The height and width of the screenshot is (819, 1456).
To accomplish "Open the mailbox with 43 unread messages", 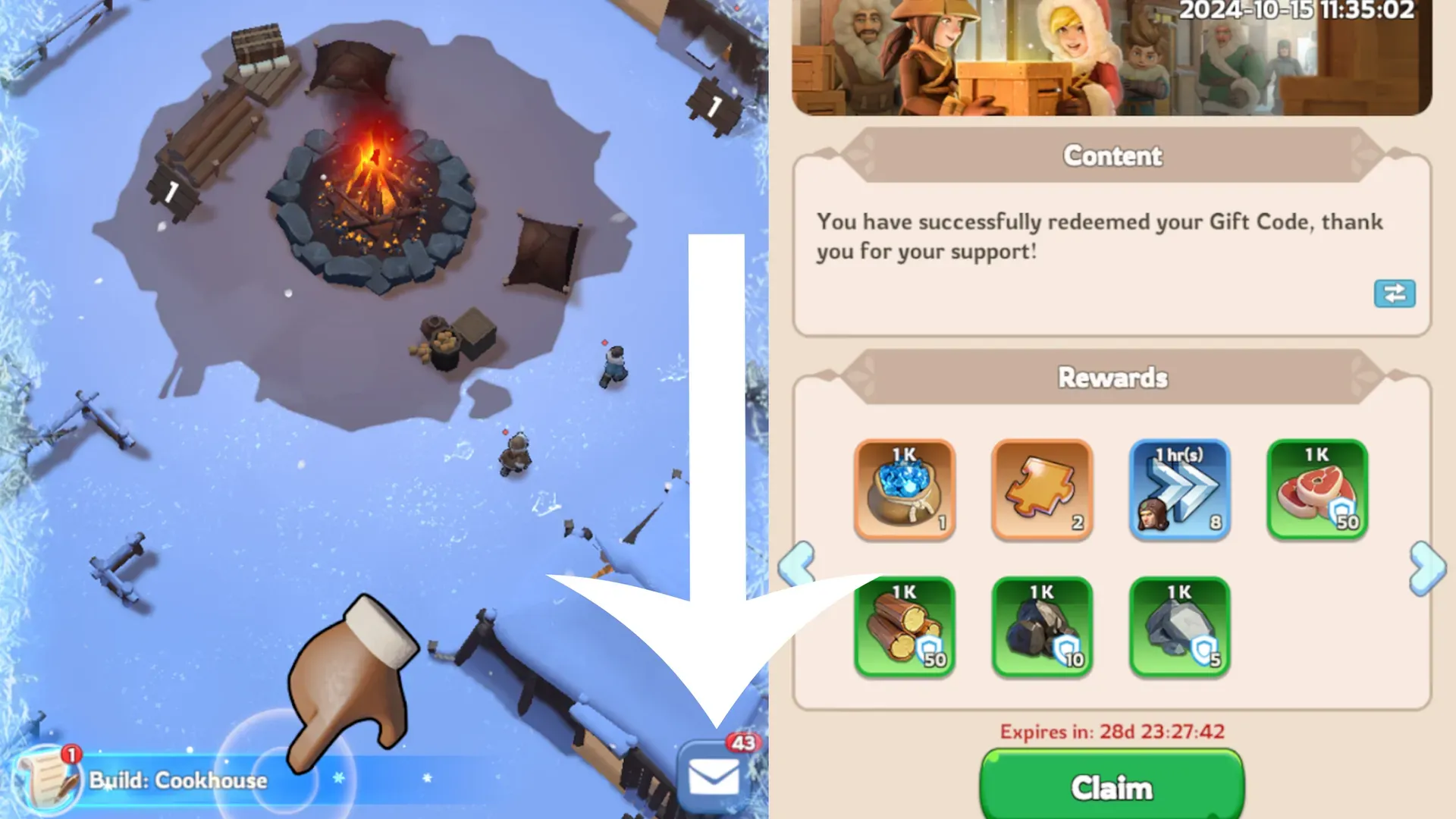I will click(x=714, y=777).
